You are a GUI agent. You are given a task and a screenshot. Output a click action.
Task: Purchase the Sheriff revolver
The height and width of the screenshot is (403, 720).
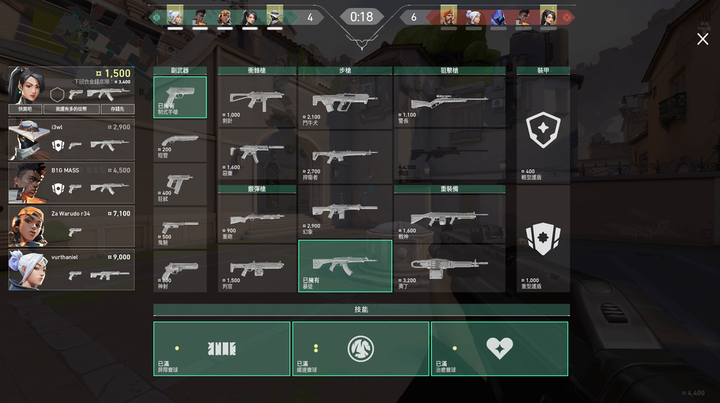pyautogui.click(x=180, y=271)
